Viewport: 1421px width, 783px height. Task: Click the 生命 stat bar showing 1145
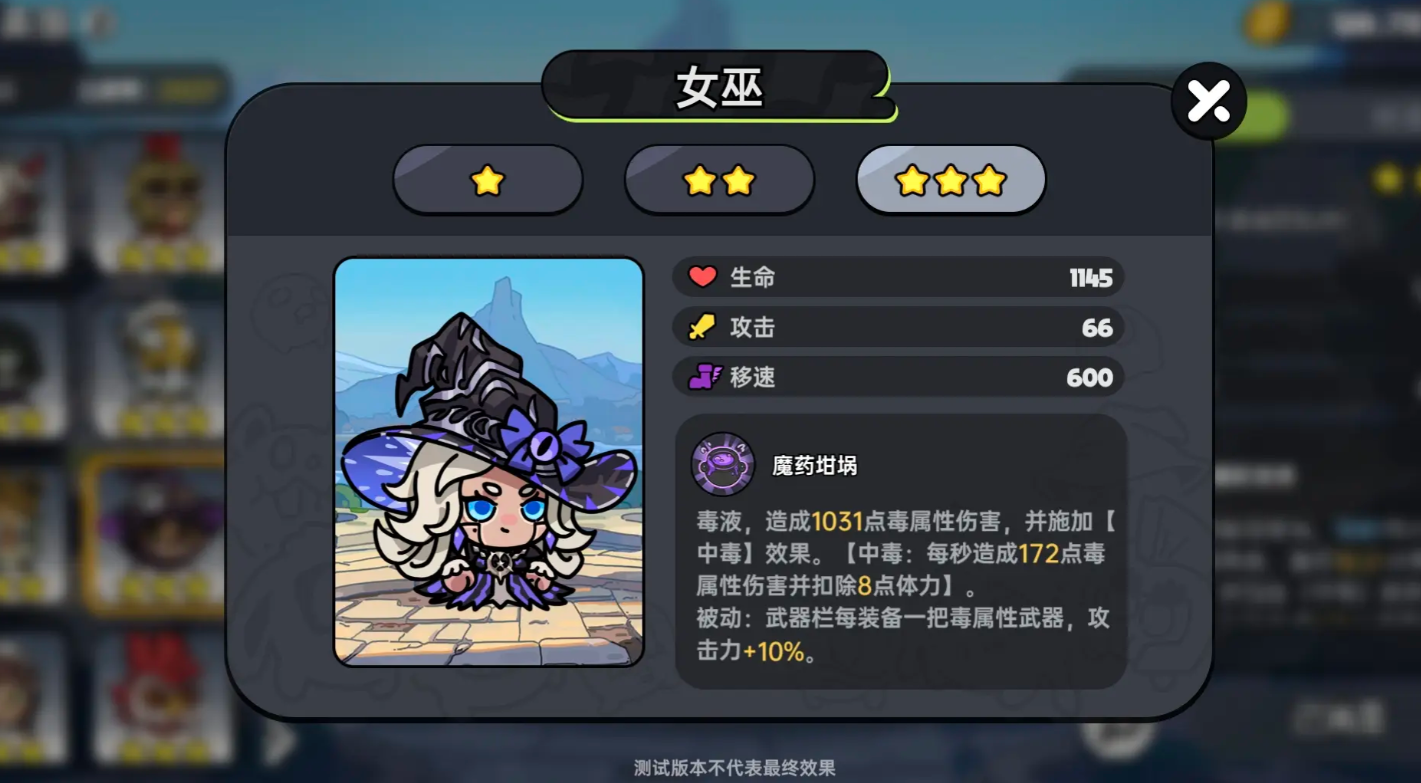(x=897, y=277)
